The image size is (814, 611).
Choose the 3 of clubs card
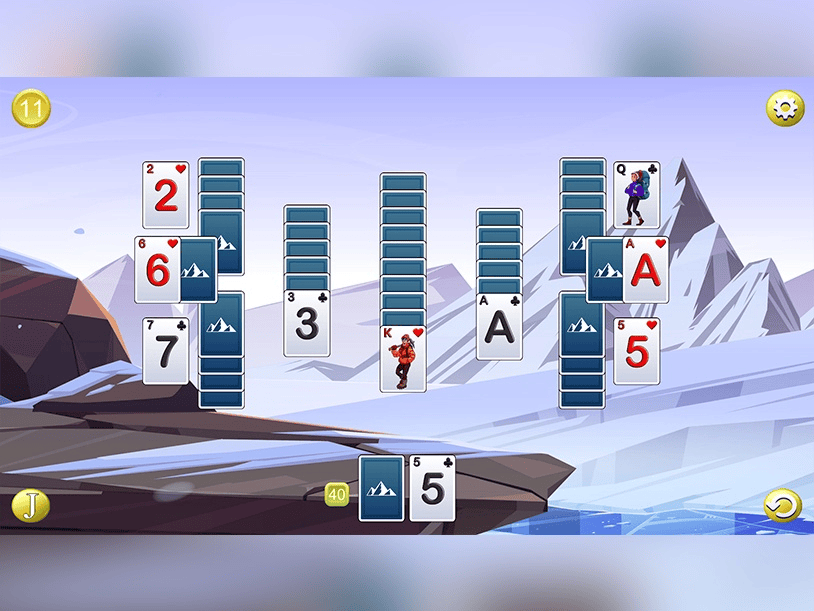point(307,323)
